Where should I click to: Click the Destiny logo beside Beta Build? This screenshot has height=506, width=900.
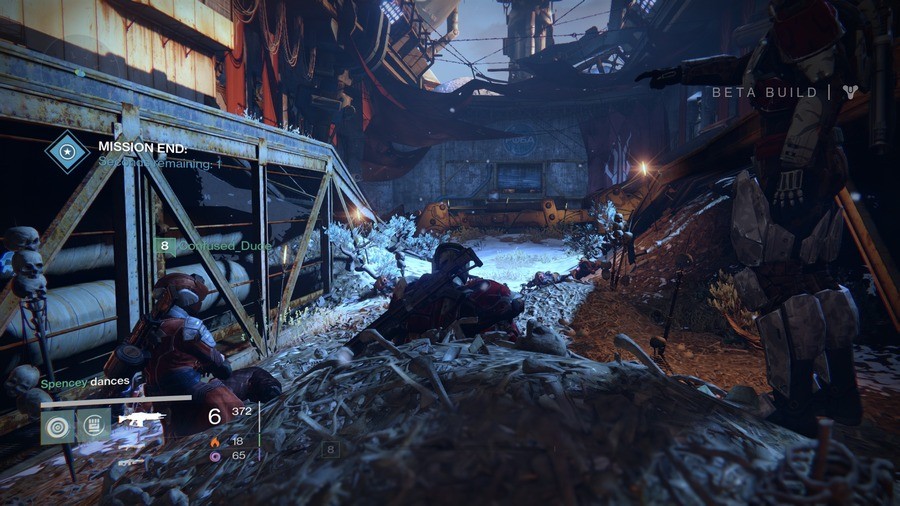point(850,93)
